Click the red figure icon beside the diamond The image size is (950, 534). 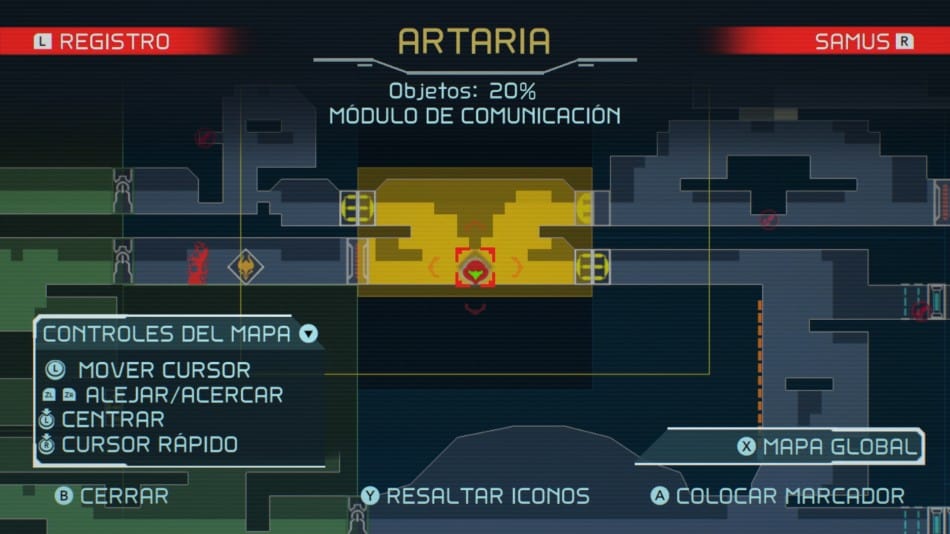[198, 262]
